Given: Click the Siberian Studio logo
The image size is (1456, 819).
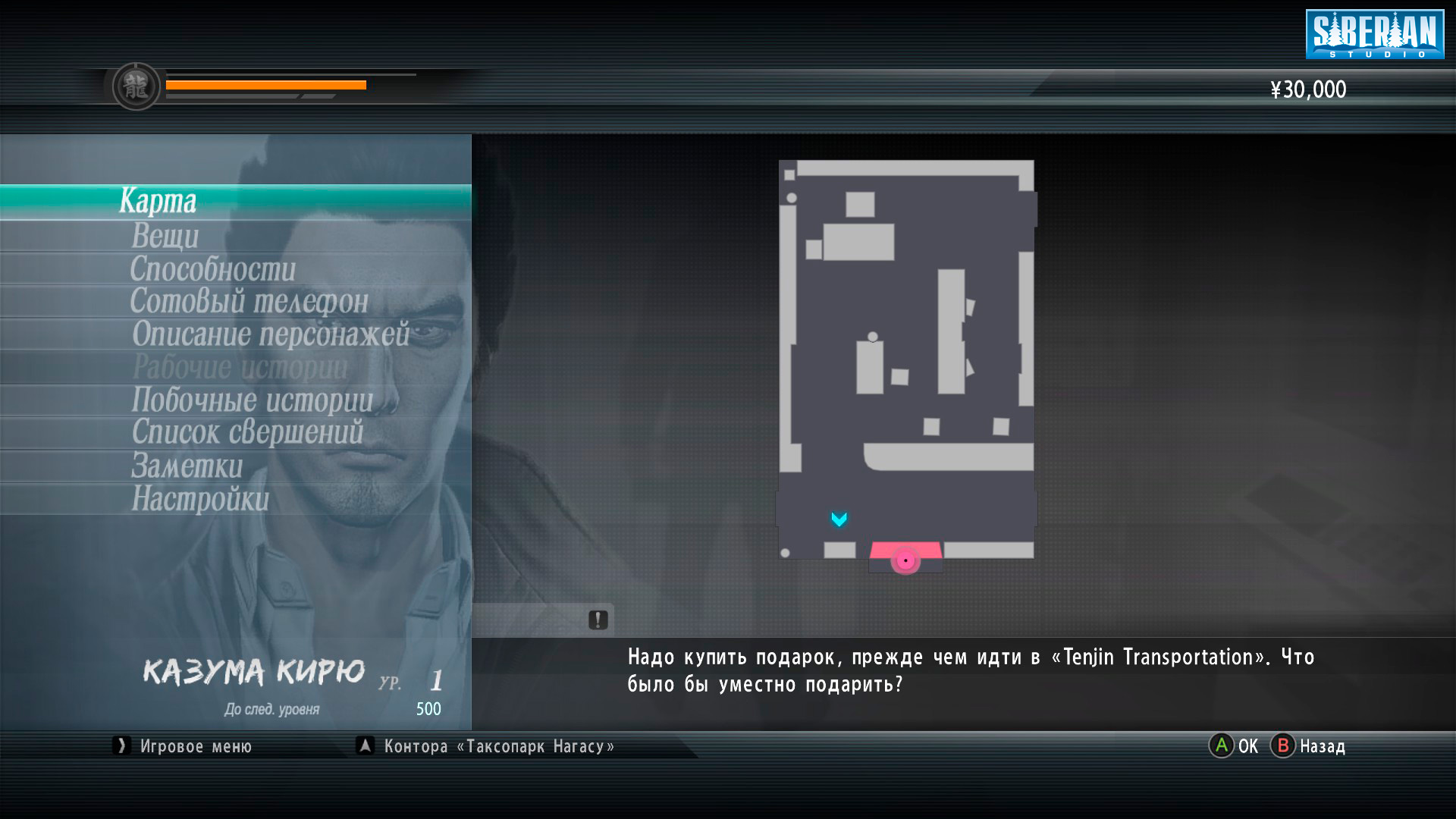Looking at the screenshot, I should click(x=1374, y=34).
